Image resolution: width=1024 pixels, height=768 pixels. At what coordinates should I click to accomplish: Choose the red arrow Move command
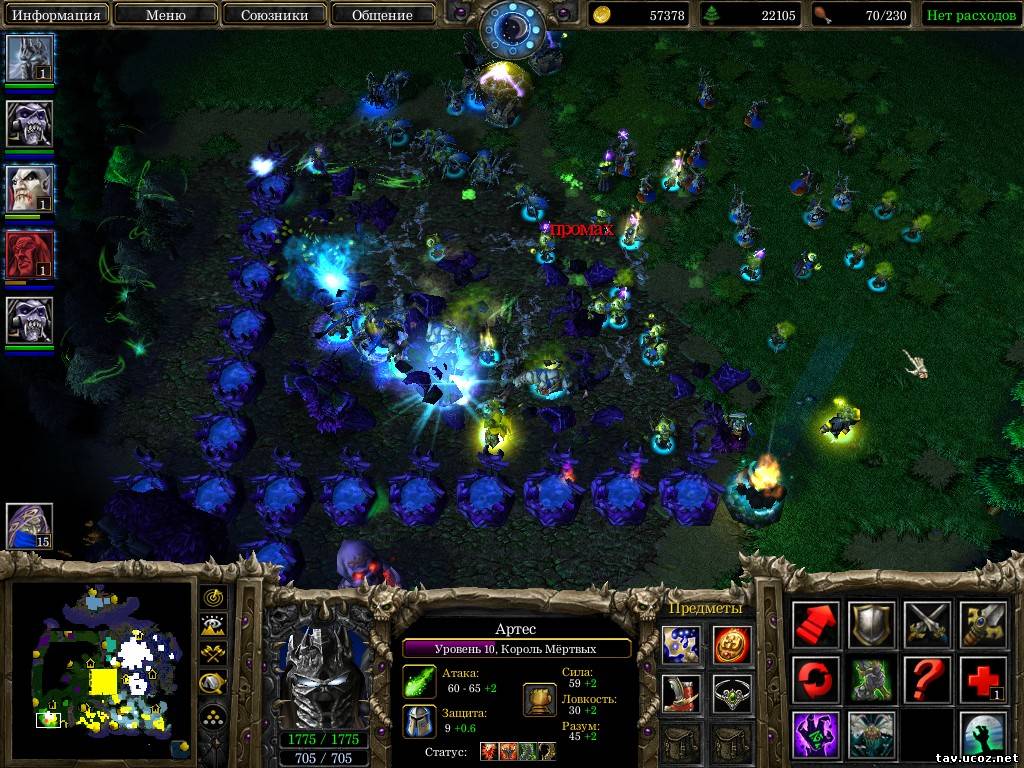tap(816, 625)
